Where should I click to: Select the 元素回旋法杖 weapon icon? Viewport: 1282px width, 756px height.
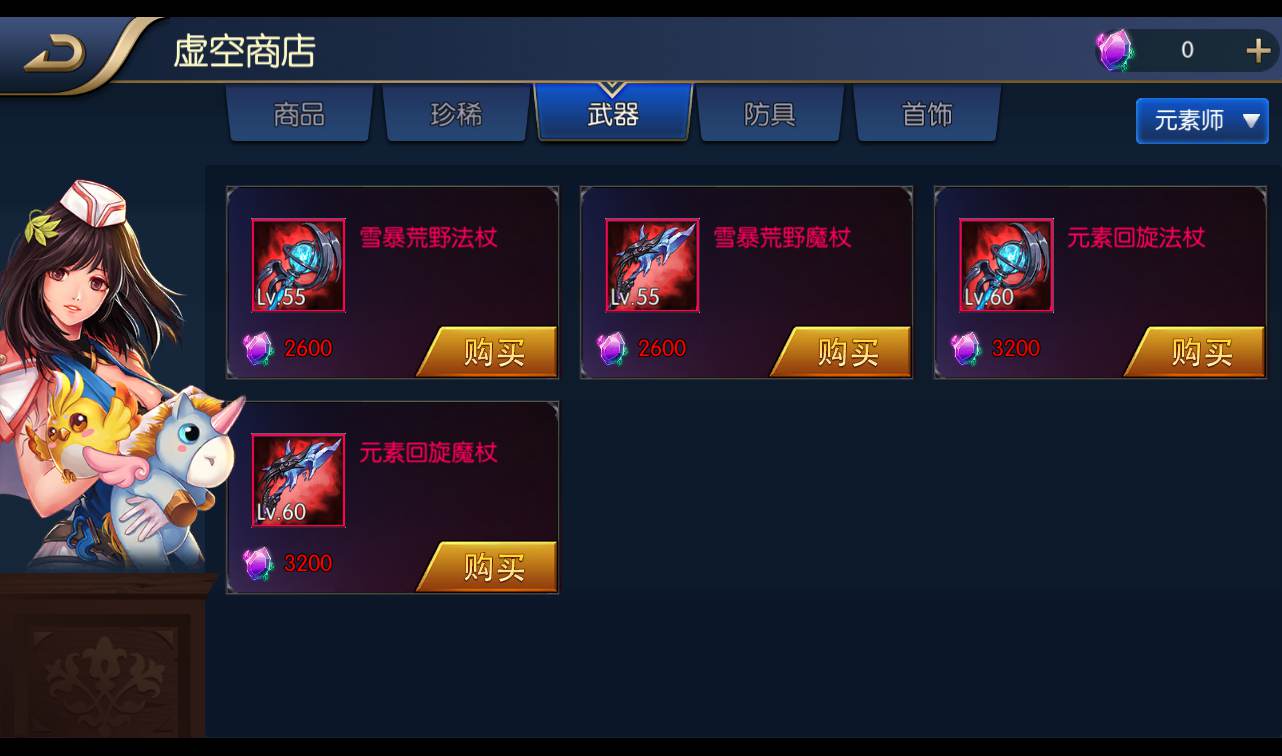(x=1005, y=265)
